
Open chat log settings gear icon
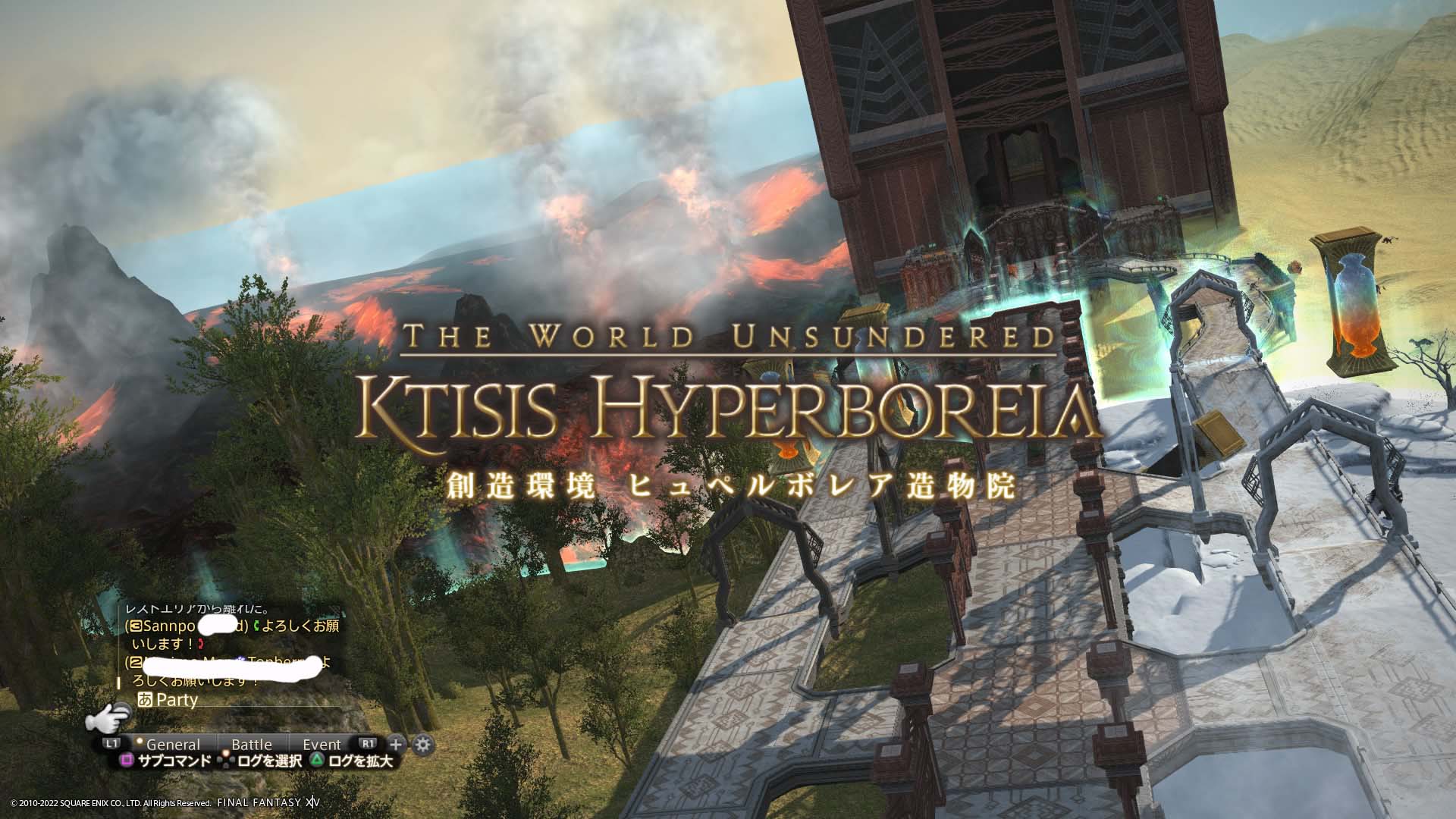[422, 744]
